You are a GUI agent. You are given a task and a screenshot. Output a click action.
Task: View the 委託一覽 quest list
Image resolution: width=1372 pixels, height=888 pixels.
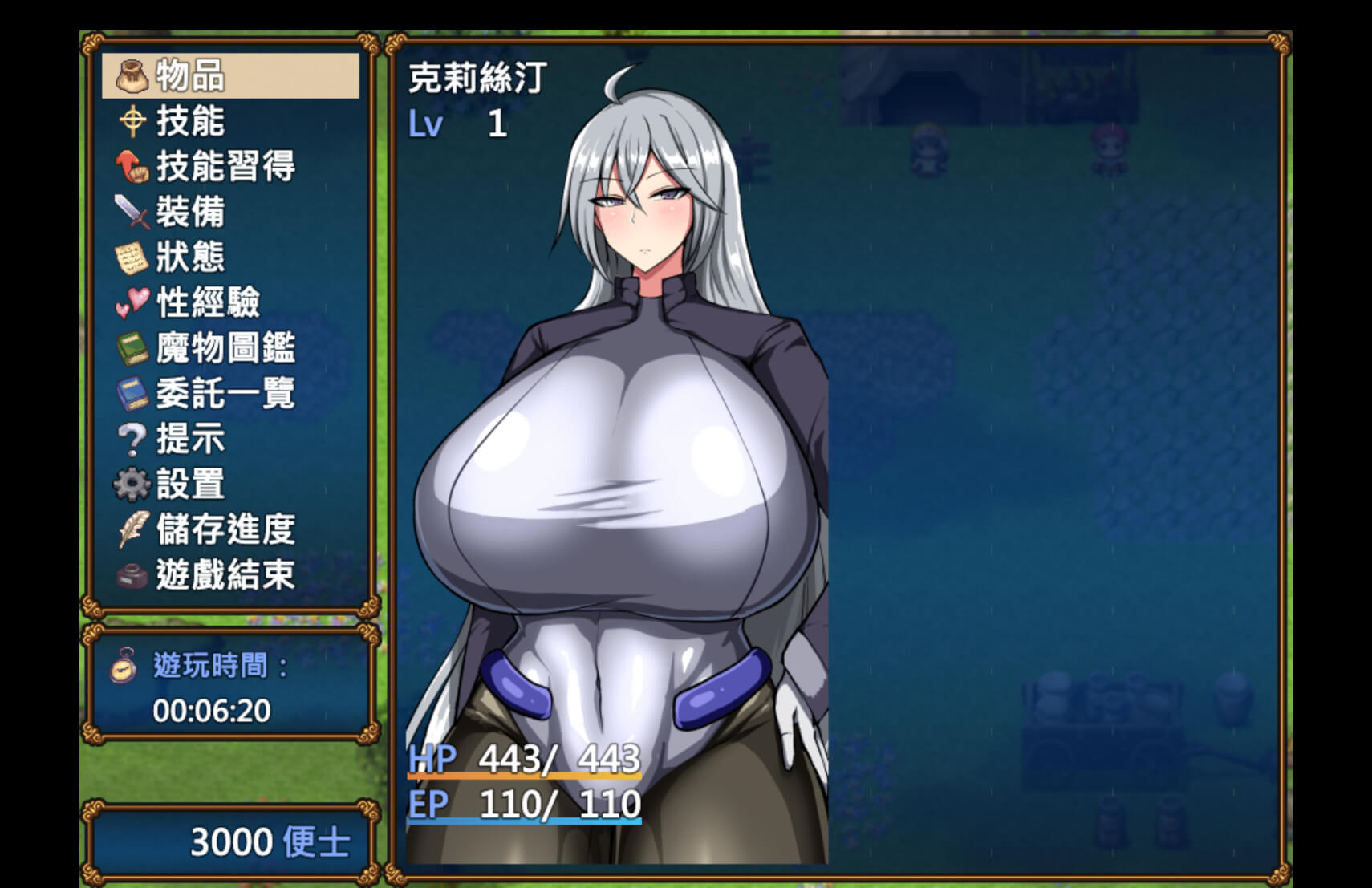point(230,393)
